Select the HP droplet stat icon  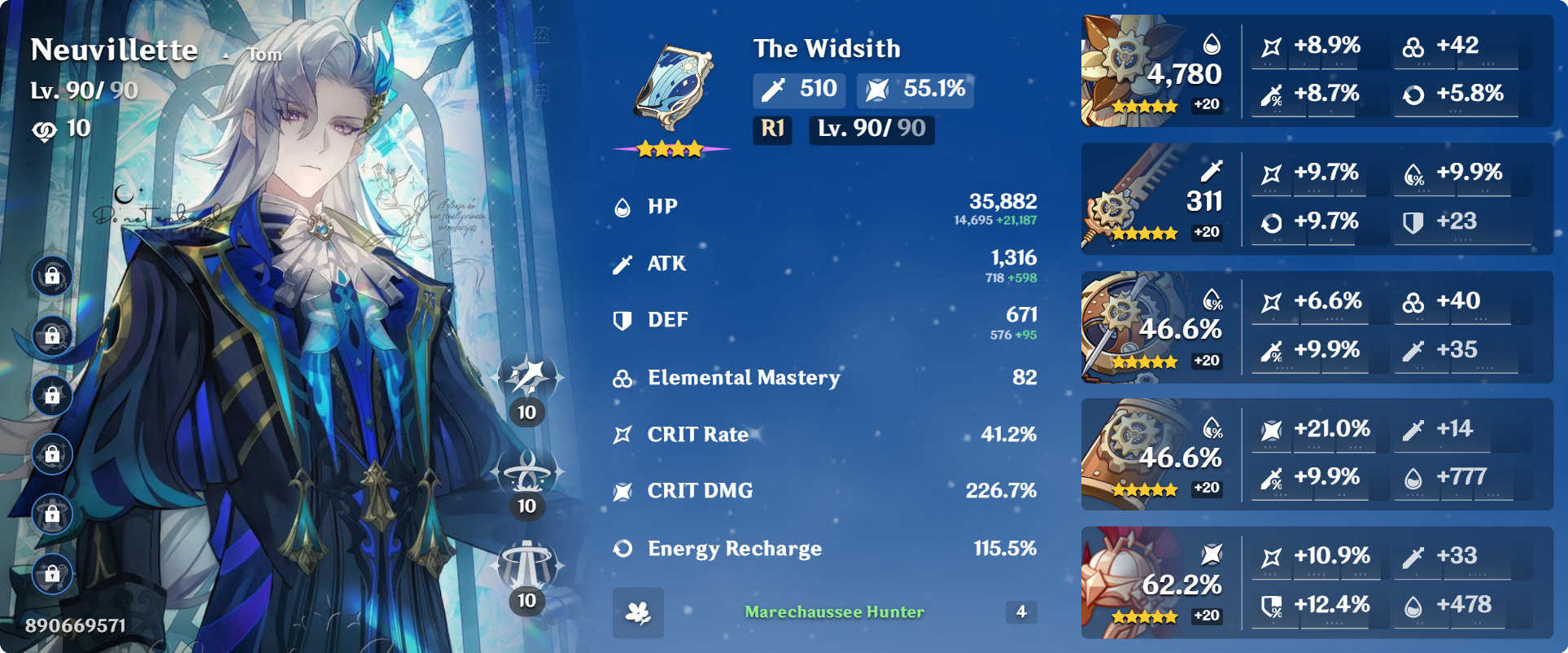coord(623,206)
